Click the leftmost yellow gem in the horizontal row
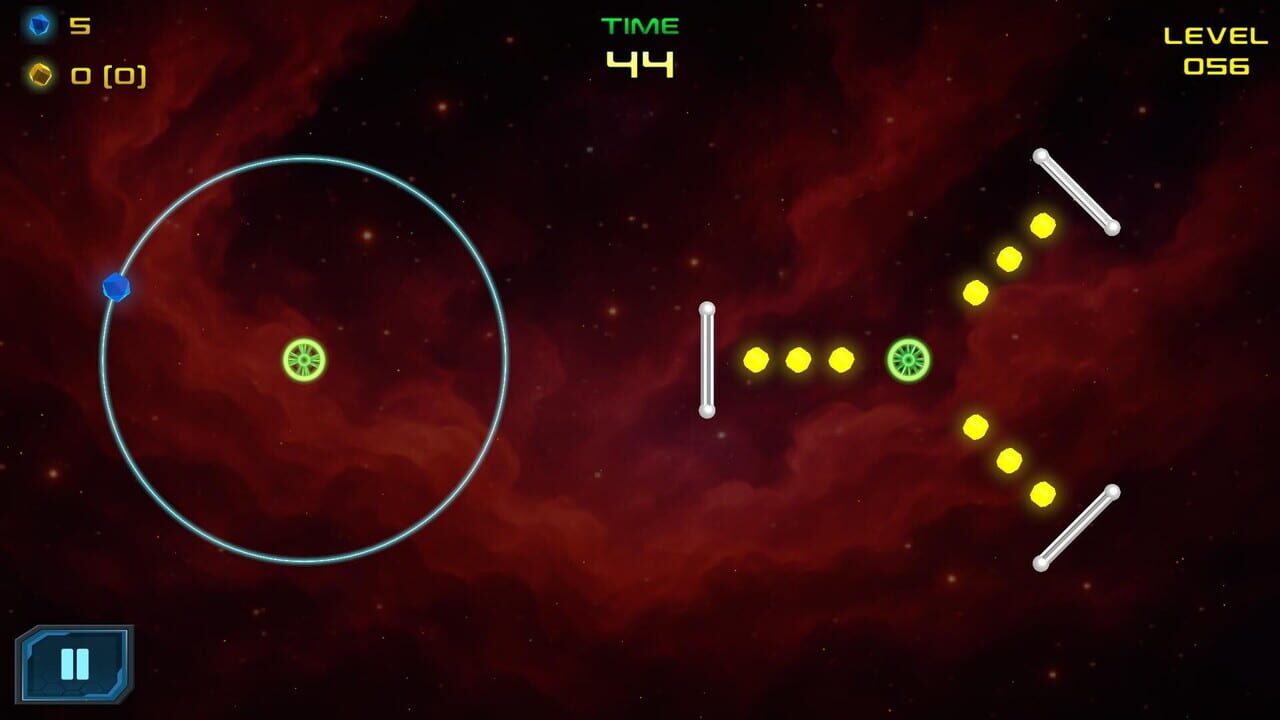This screenshot has height=720, width=1280. (x=755, y=358)
